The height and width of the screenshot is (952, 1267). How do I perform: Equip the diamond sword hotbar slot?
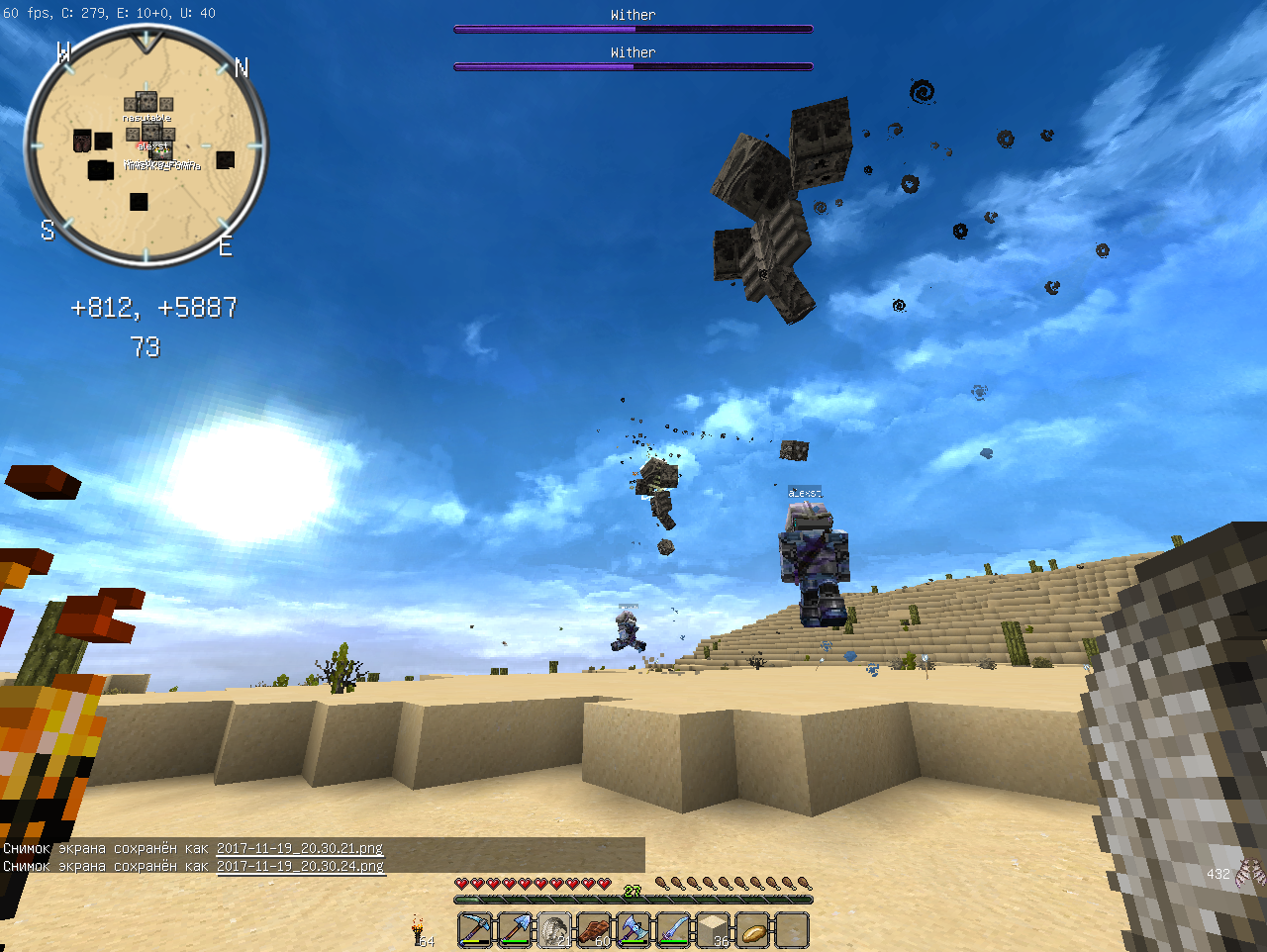[673, 930]
